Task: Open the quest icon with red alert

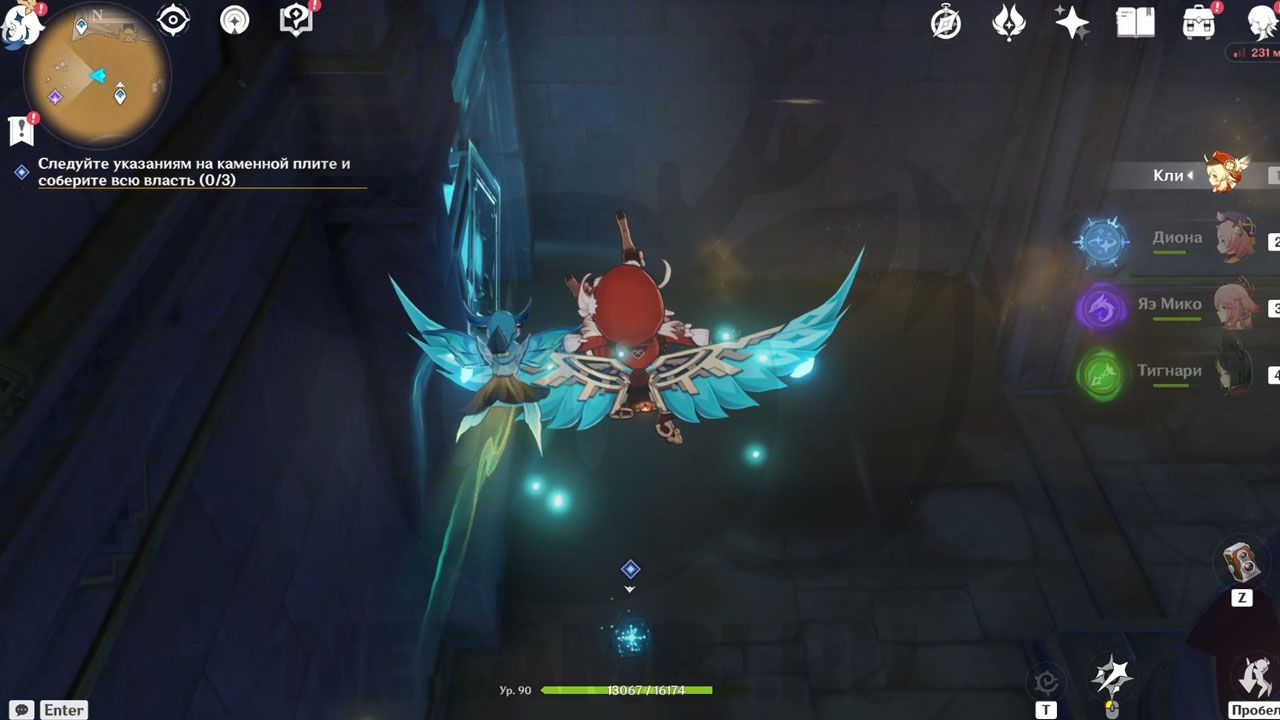Action: click(21, 129)
